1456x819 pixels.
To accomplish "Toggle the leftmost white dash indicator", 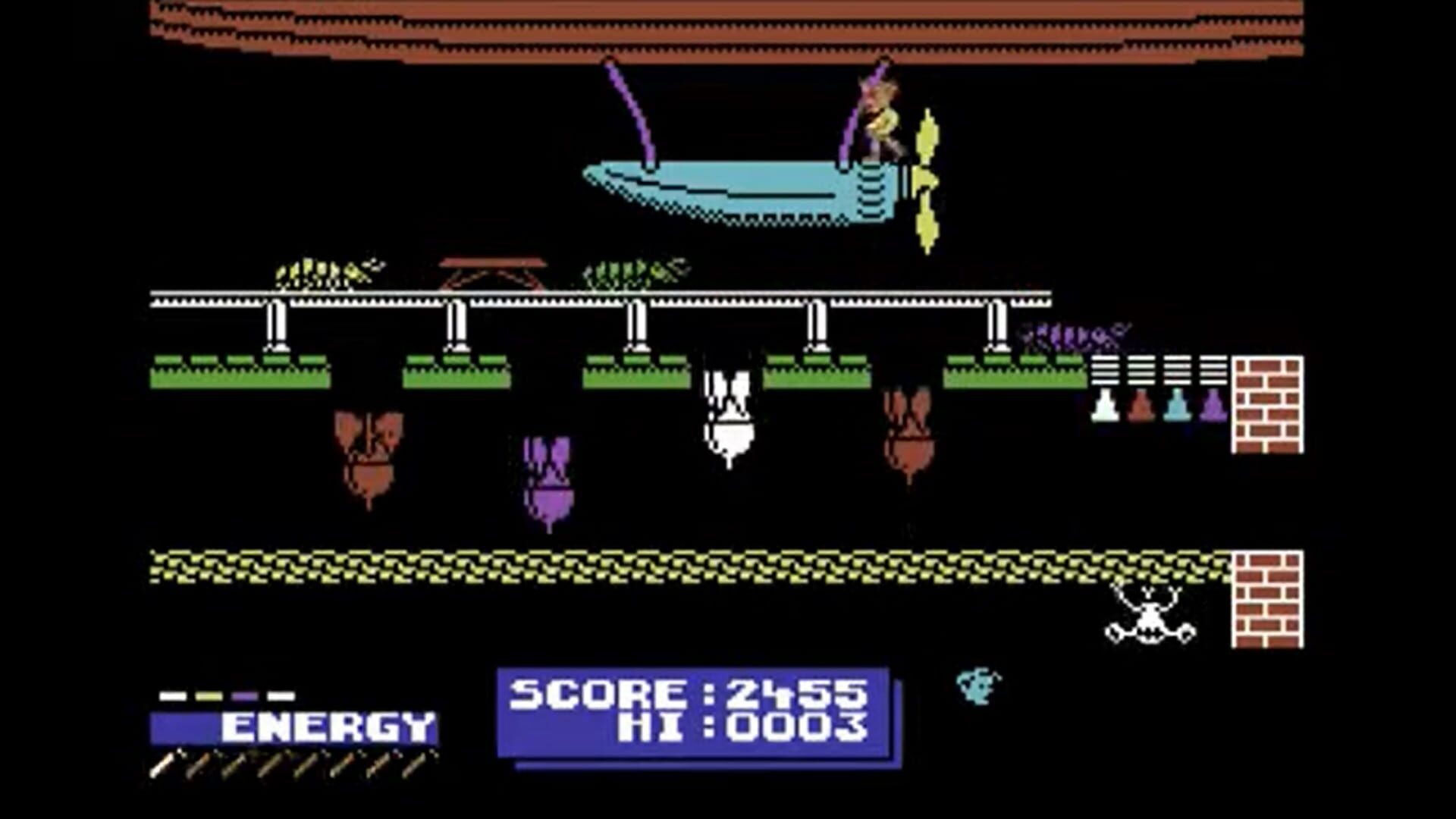I will pyautogui.click(x=173, y=695).
